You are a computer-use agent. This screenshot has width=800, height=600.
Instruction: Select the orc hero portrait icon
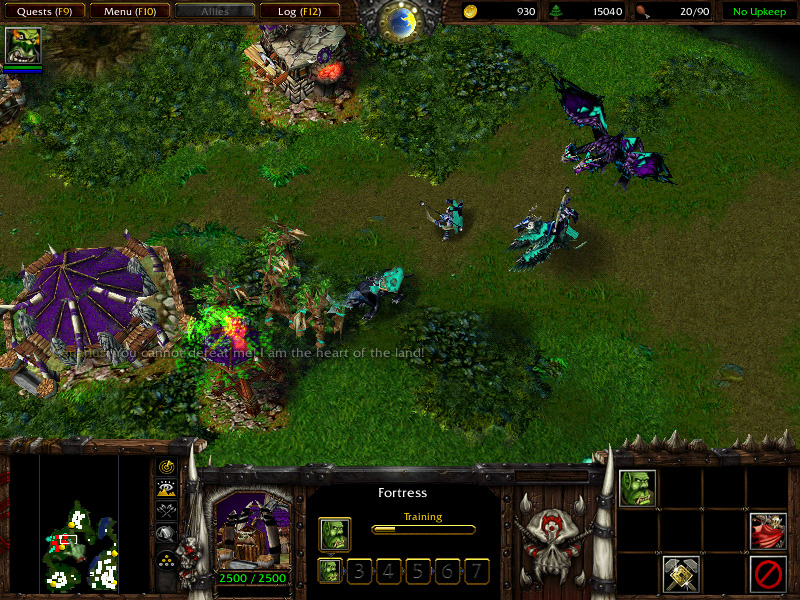(x=20, y=46)
